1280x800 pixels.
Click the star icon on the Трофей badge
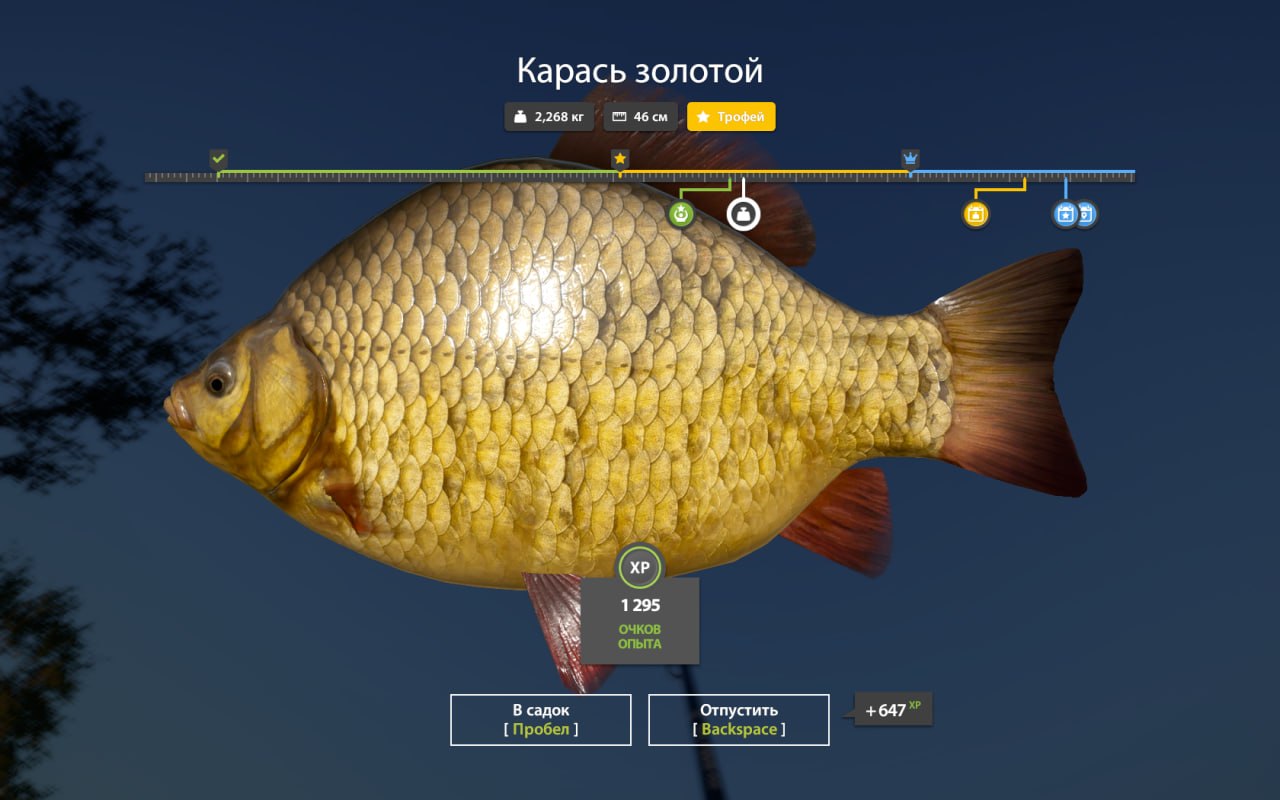[703, 117]
